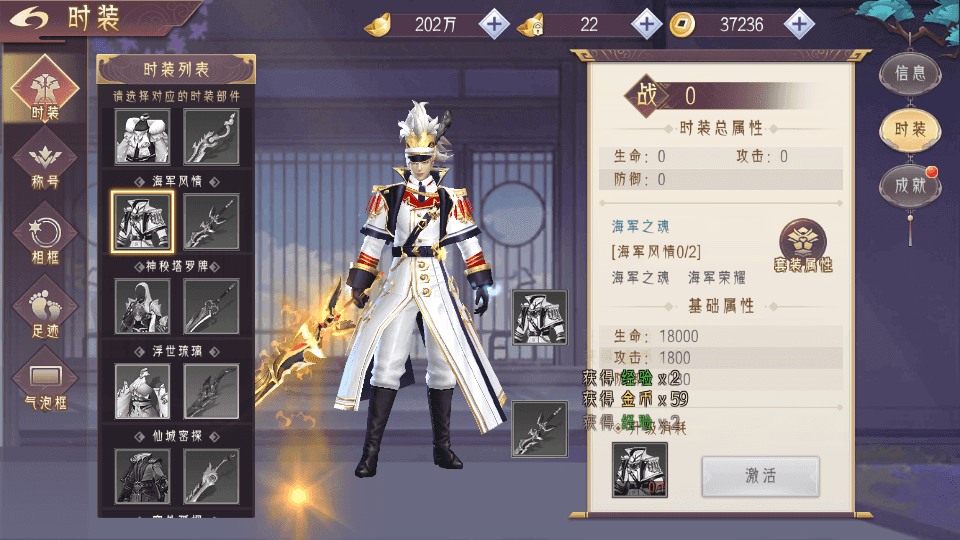Switch to the 称号 title tab
The height and width of the screenshot is (540, 960).
(x=45, y=164)
